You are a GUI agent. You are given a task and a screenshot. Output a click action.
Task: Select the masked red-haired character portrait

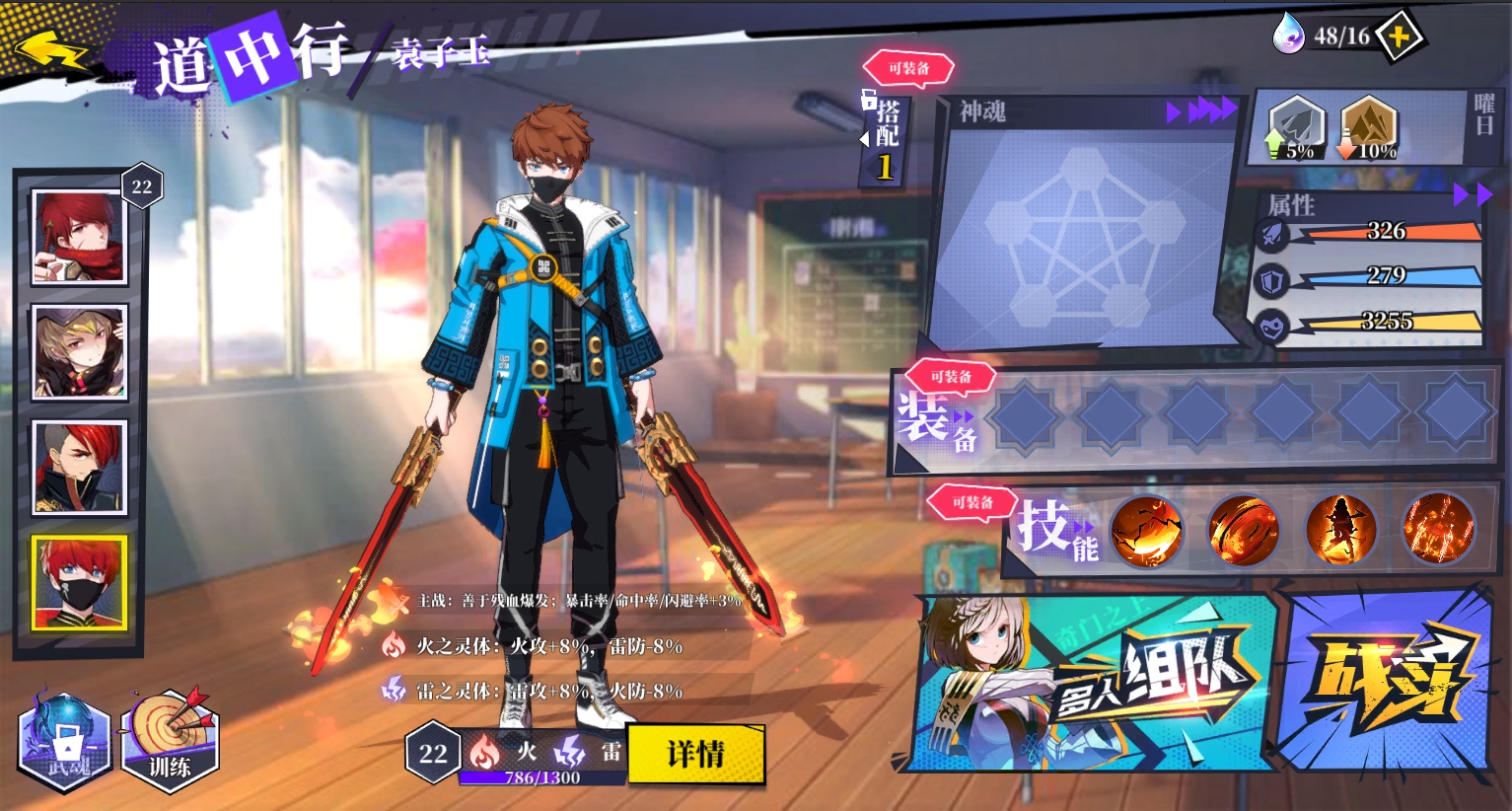tap(80, 583)
